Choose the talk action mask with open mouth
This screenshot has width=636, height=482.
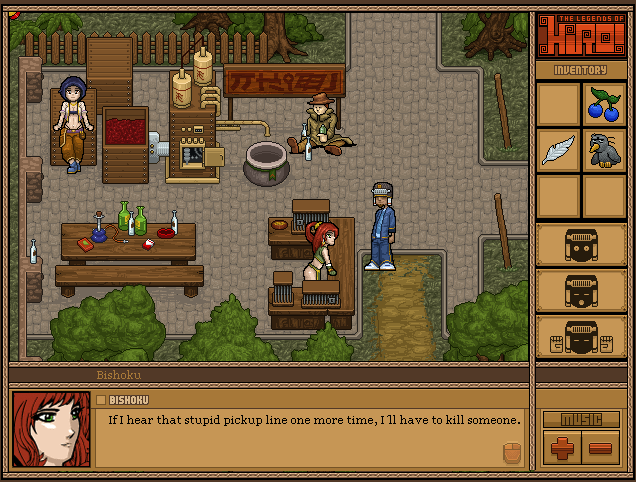(581, 291)
